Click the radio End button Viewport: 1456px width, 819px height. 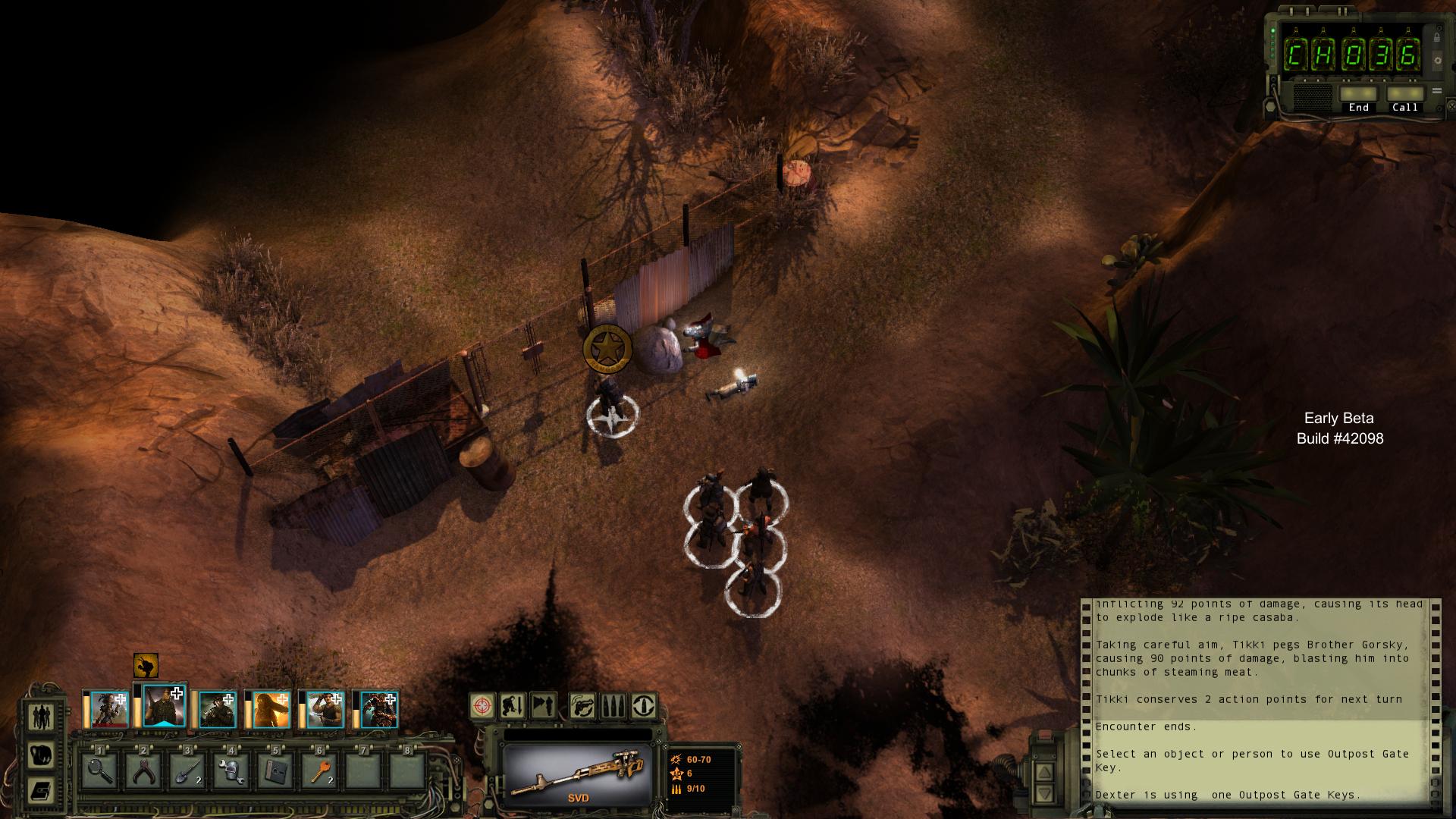1358,96
